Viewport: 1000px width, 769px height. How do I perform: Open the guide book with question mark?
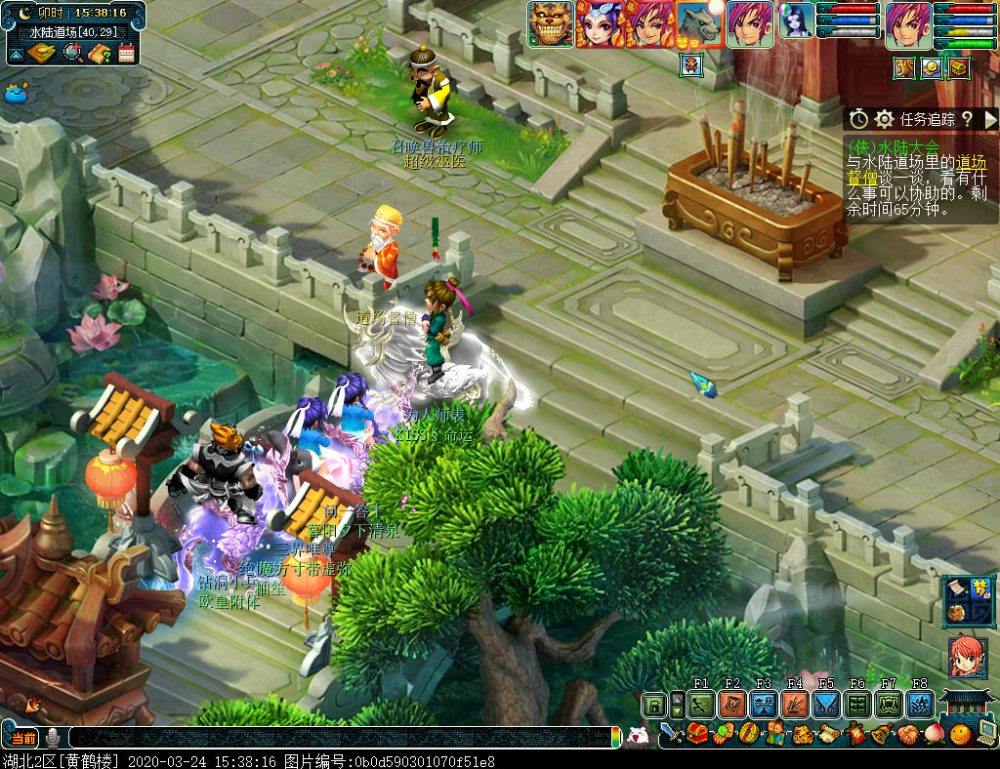click(x=98, y=53)
